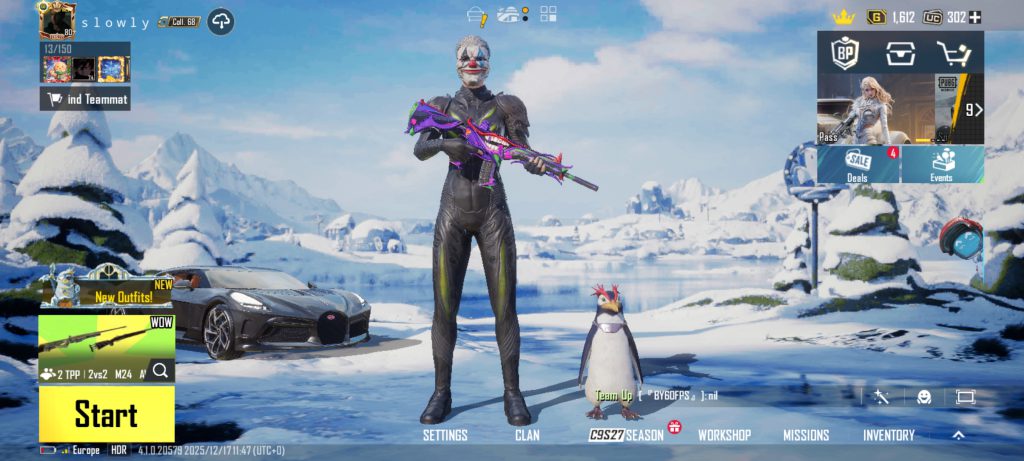View the Pass banner with blonde character
This screenshot has height=461, width=1024.
tap(876, 110)
